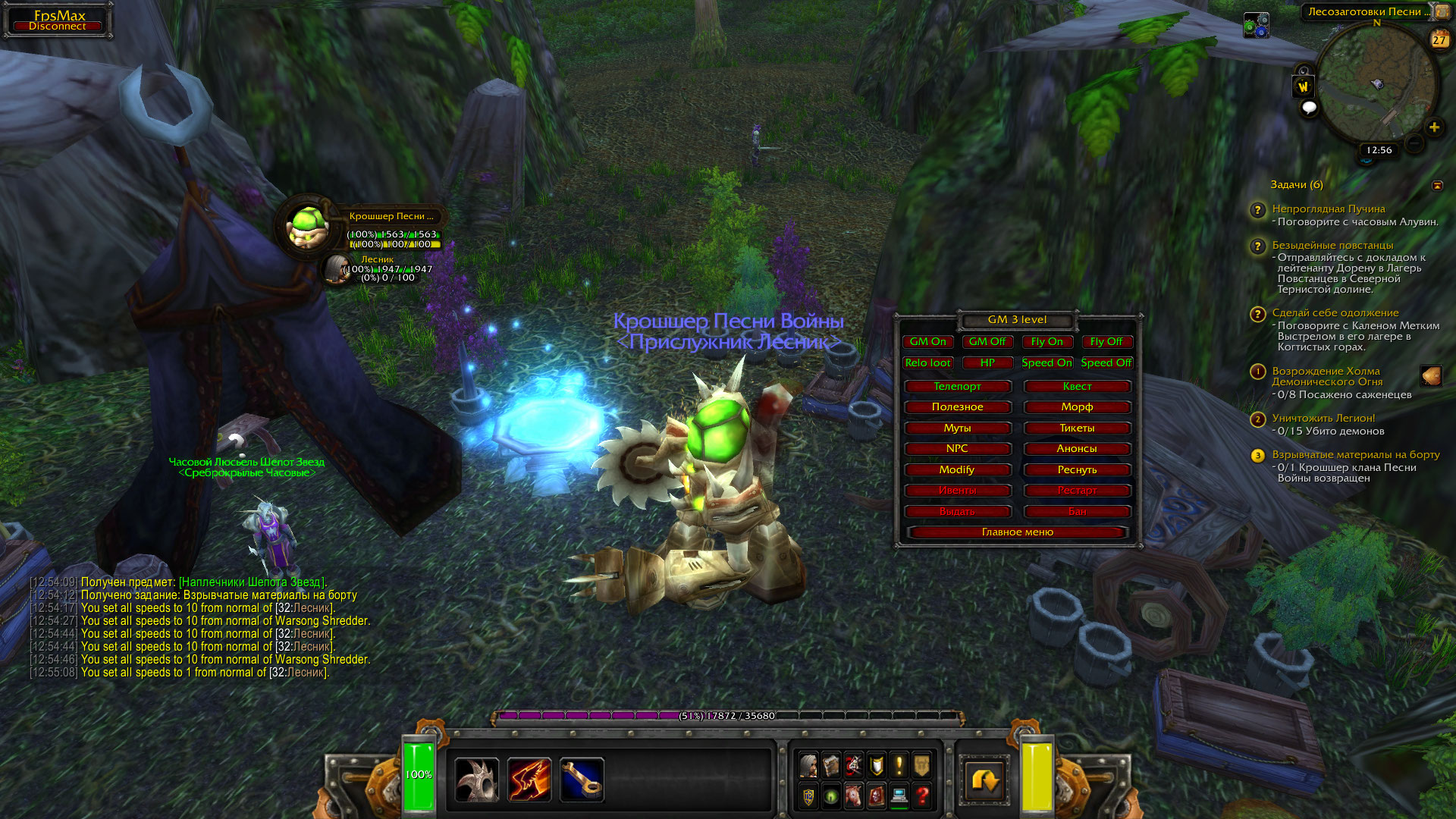Open the calendar showing day 27
The height and width of the screenshot is (819, 1456).
coord(1439,39)
